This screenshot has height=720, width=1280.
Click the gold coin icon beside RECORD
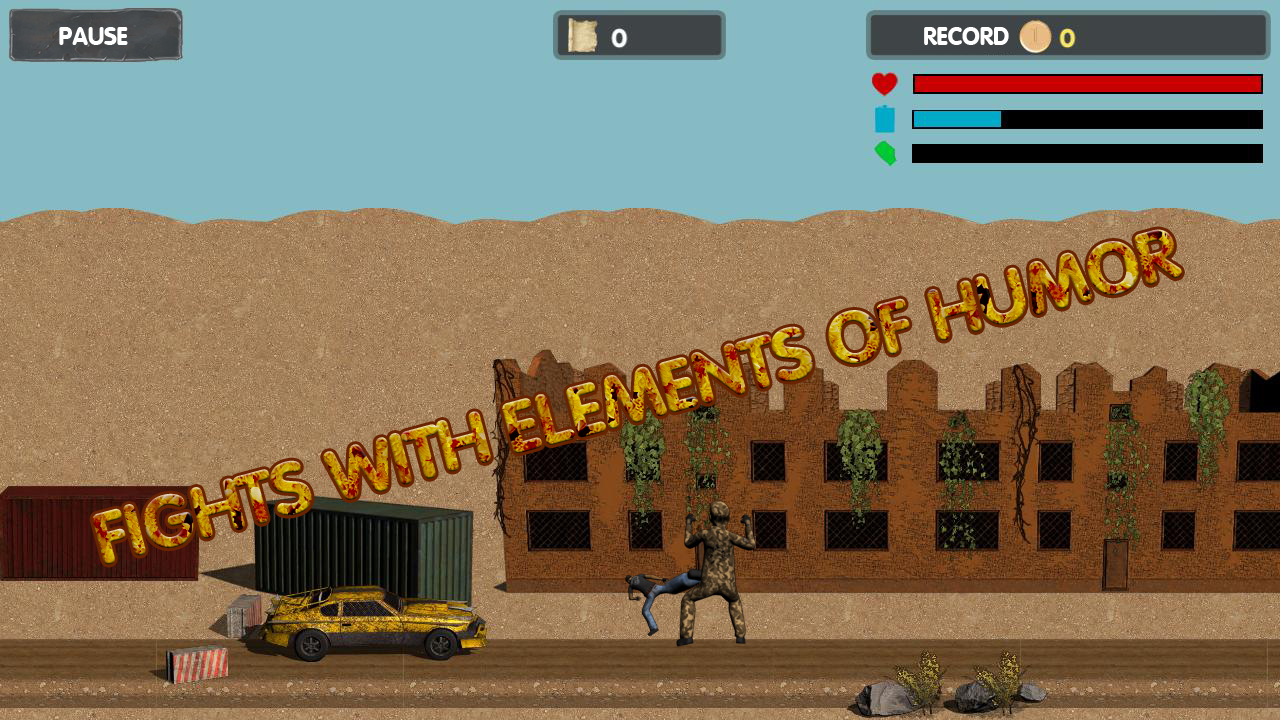coord(1036,37)
